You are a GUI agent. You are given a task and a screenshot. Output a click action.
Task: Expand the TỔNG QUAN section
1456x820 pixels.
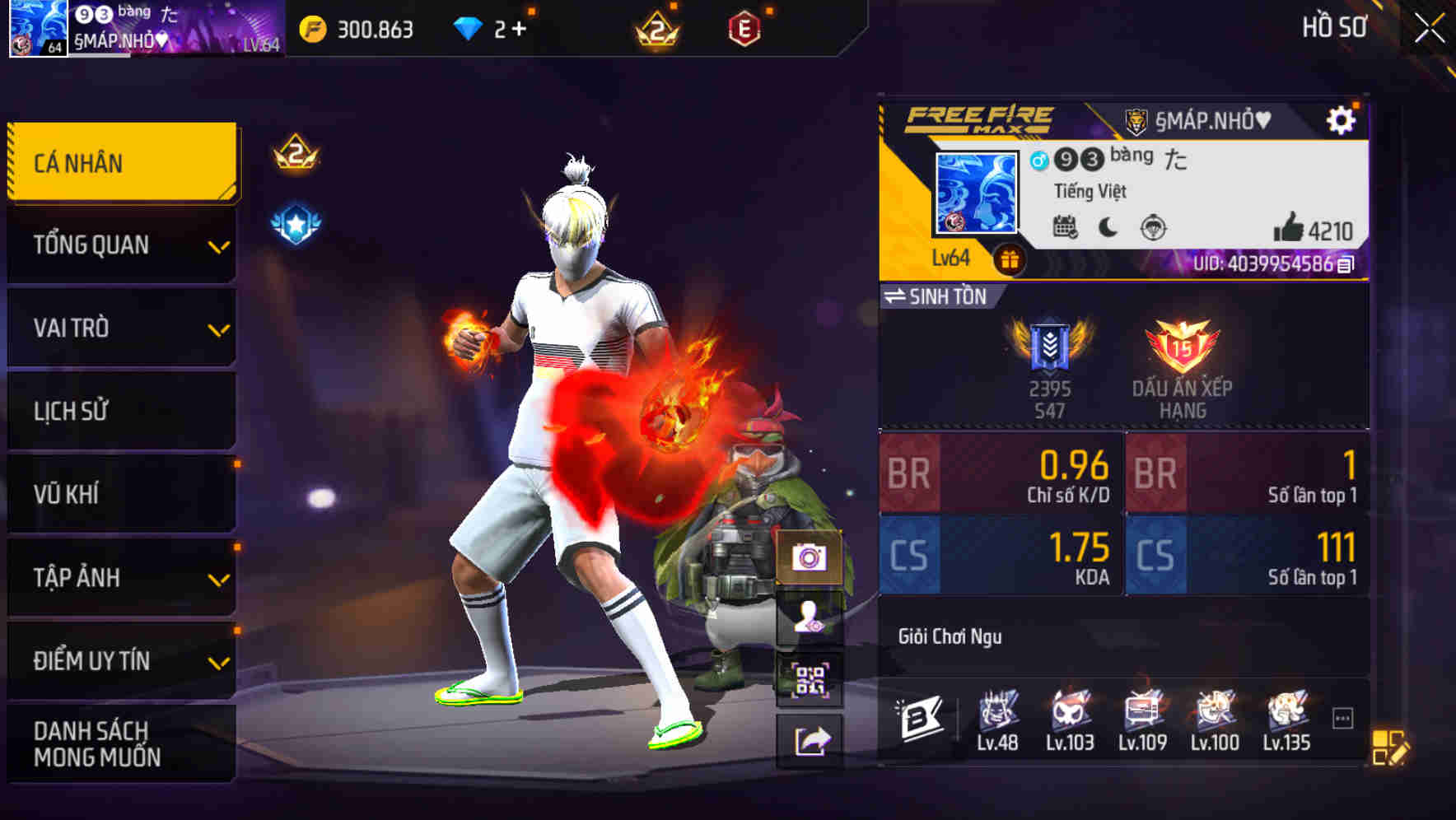tap(120, 245)
